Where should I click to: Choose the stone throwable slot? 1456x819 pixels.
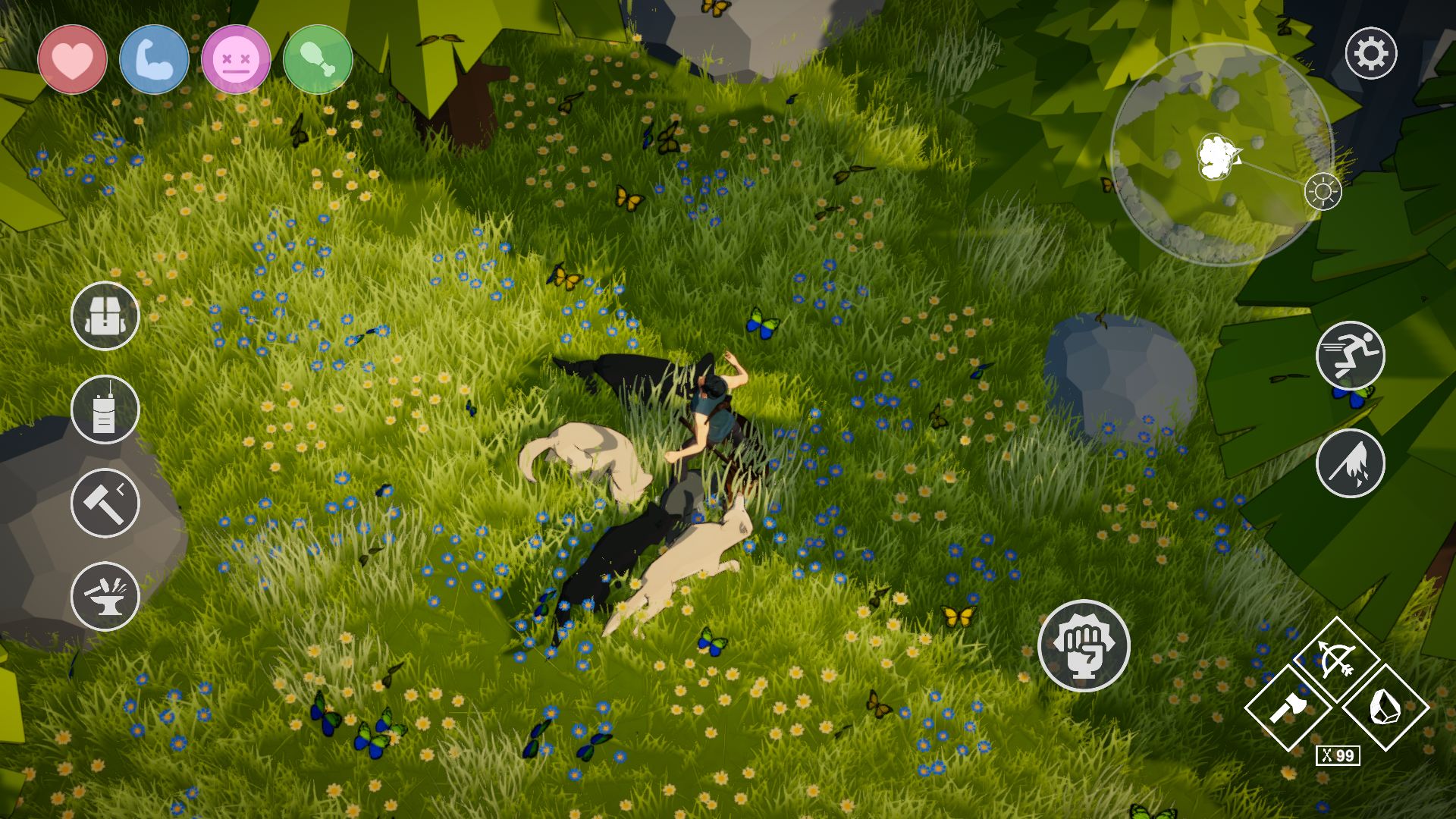pos(1385,708)
